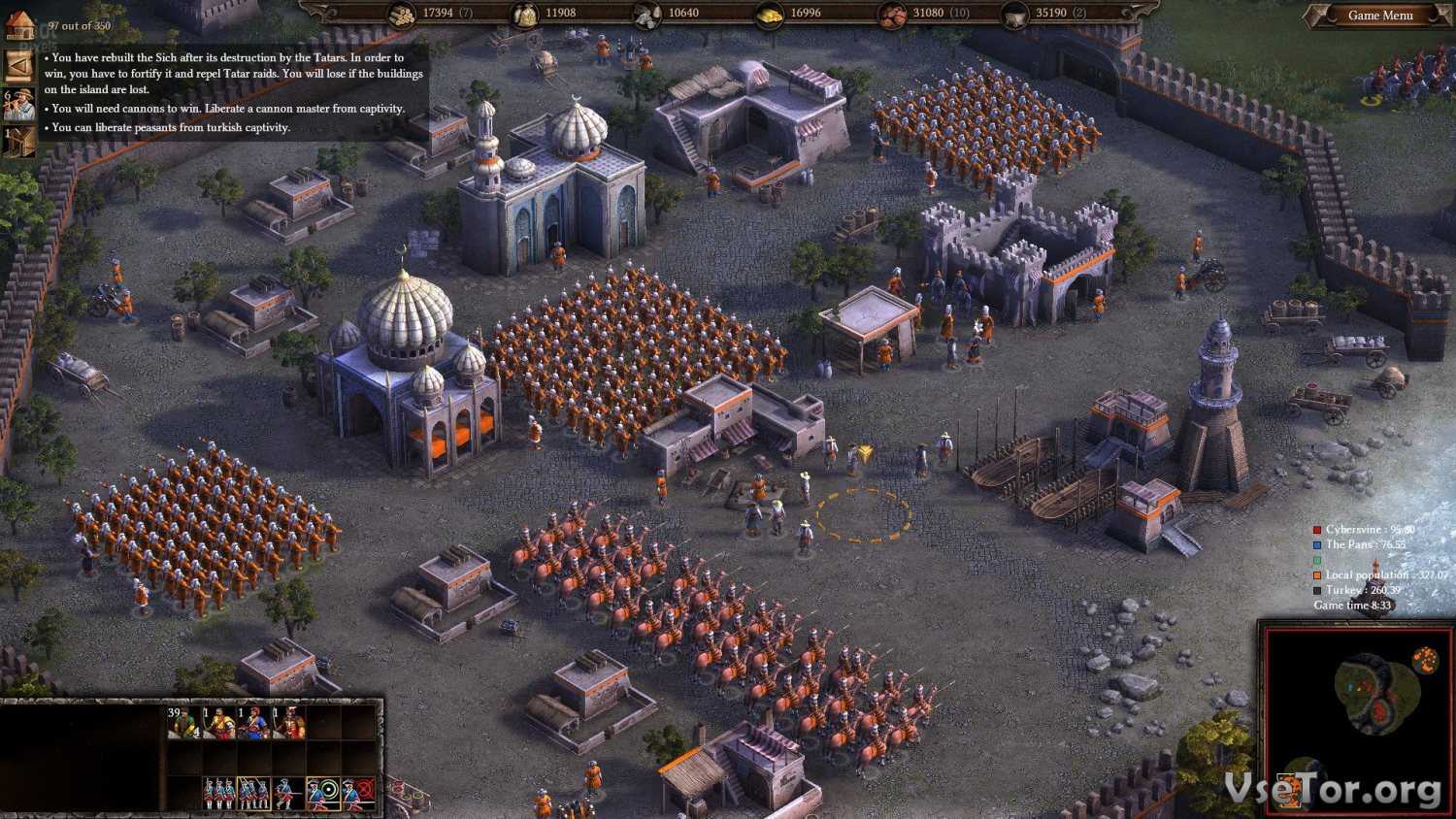The image size is (1456, 819).
Task: Choose the three-soldier line formation
Action: tap(218, 794)
